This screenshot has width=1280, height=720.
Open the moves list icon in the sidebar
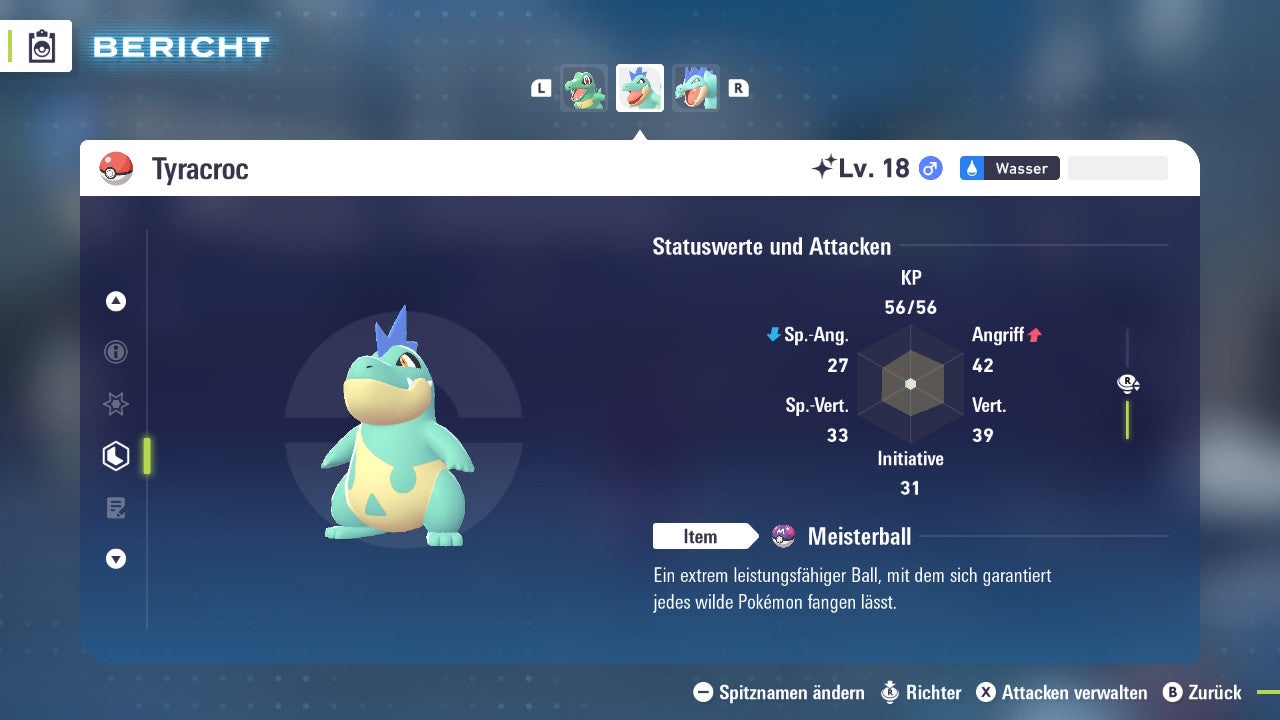115,507
